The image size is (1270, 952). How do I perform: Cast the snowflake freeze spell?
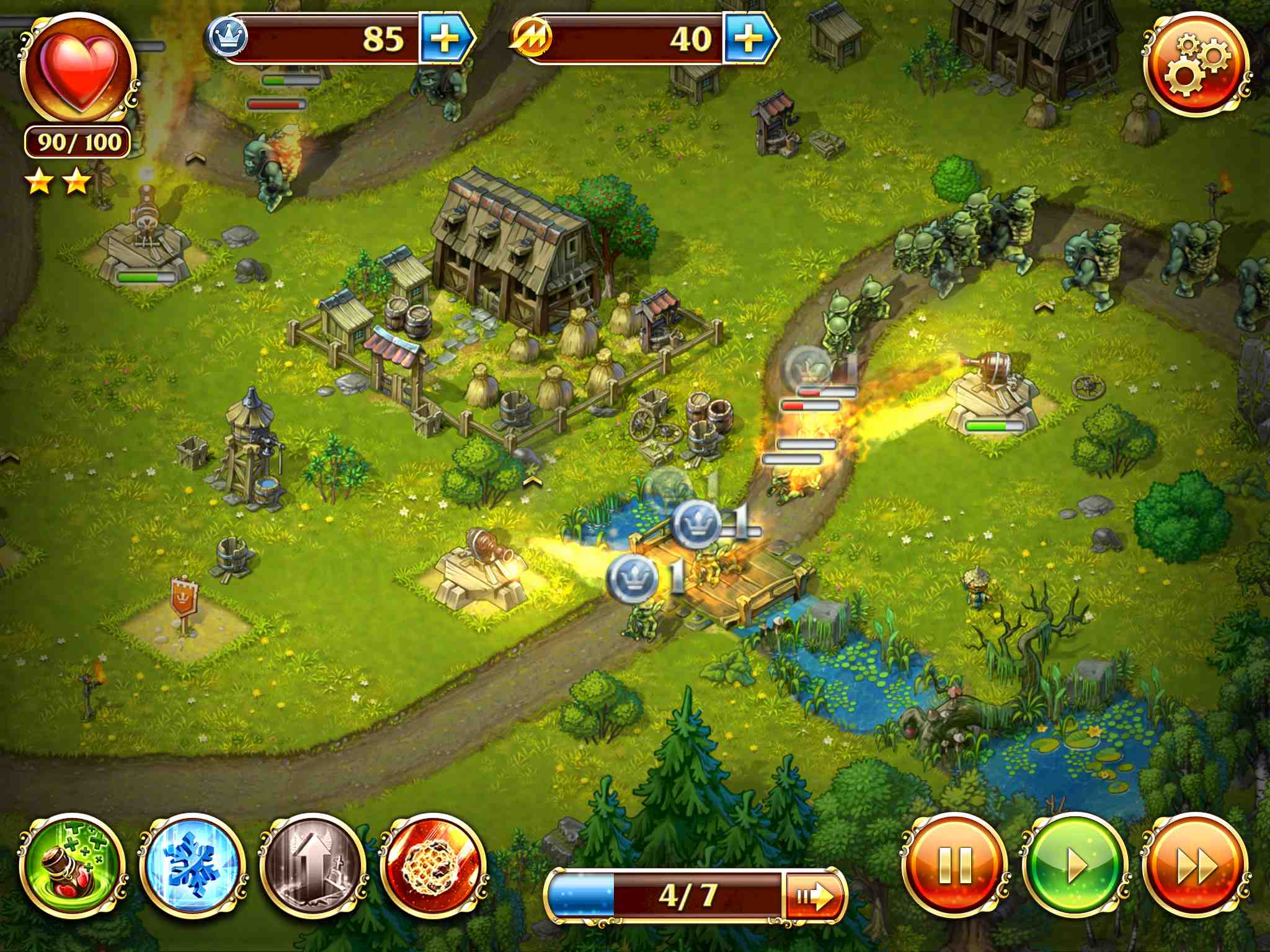(193, 865)
